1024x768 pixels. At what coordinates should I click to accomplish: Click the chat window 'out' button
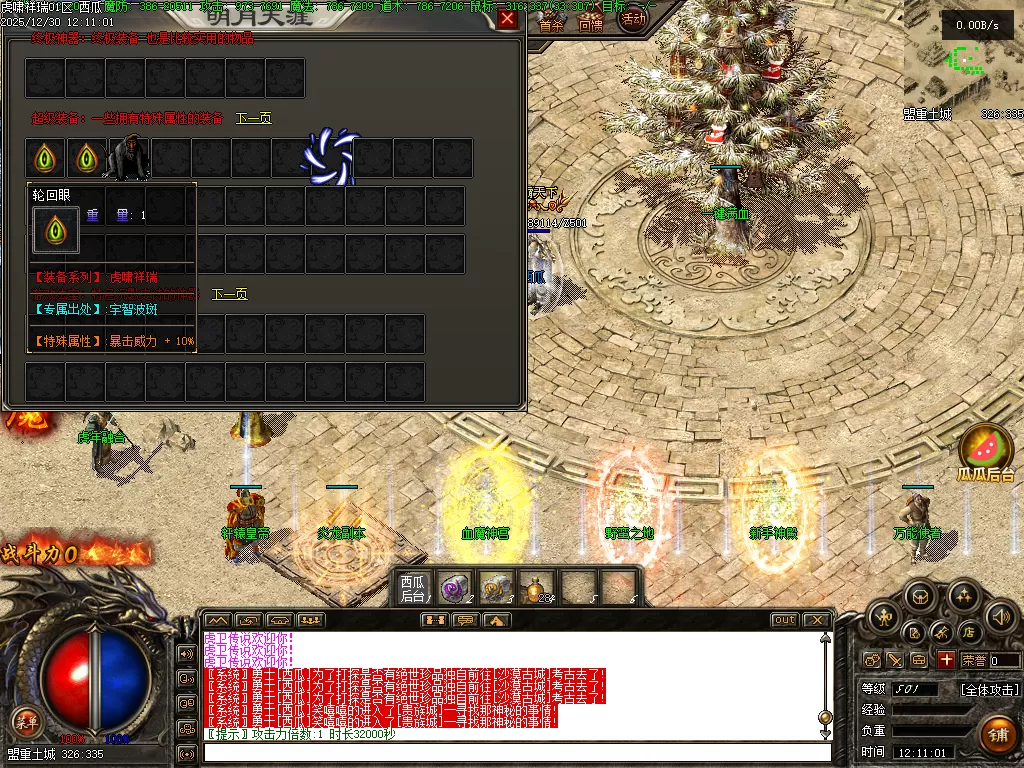tap(784, 620)
